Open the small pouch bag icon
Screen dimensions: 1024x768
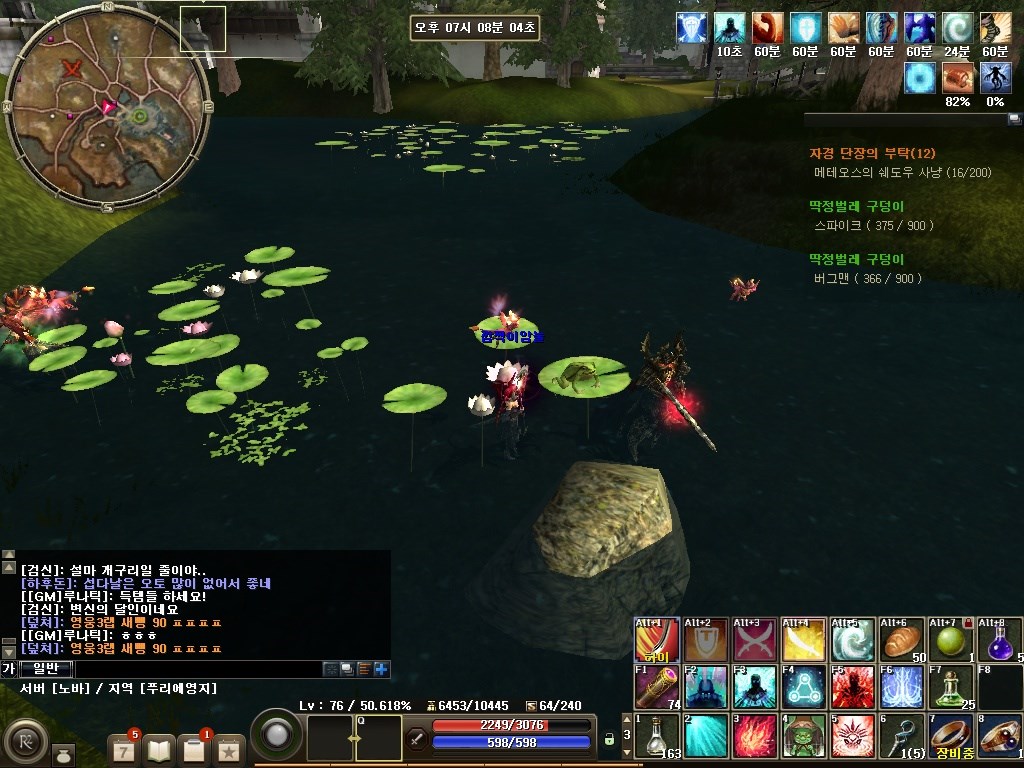(x=62, y=754)
